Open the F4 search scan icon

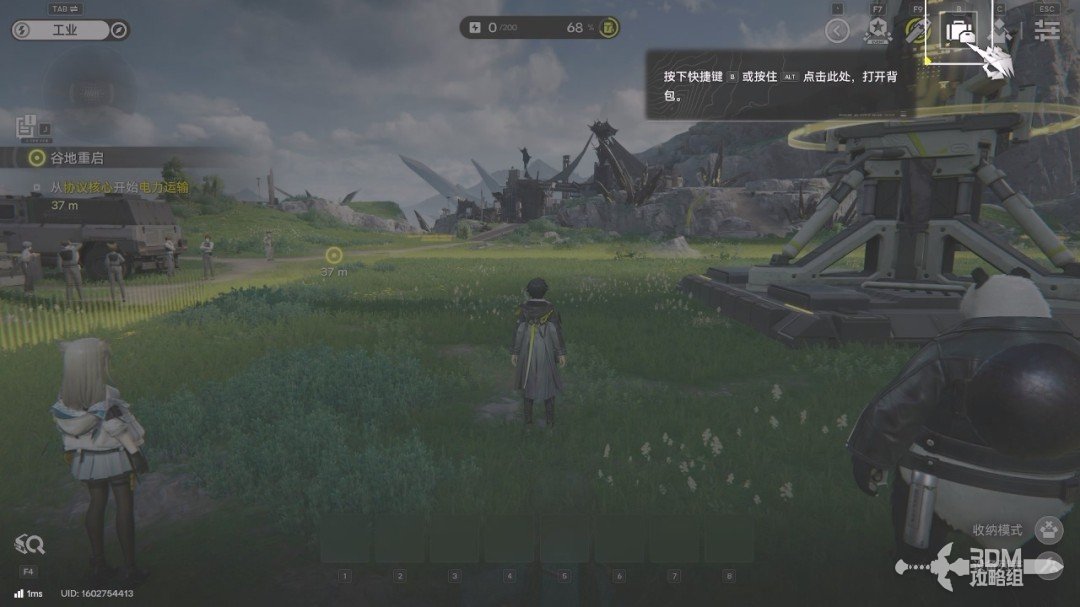click(x=28, y=545)
